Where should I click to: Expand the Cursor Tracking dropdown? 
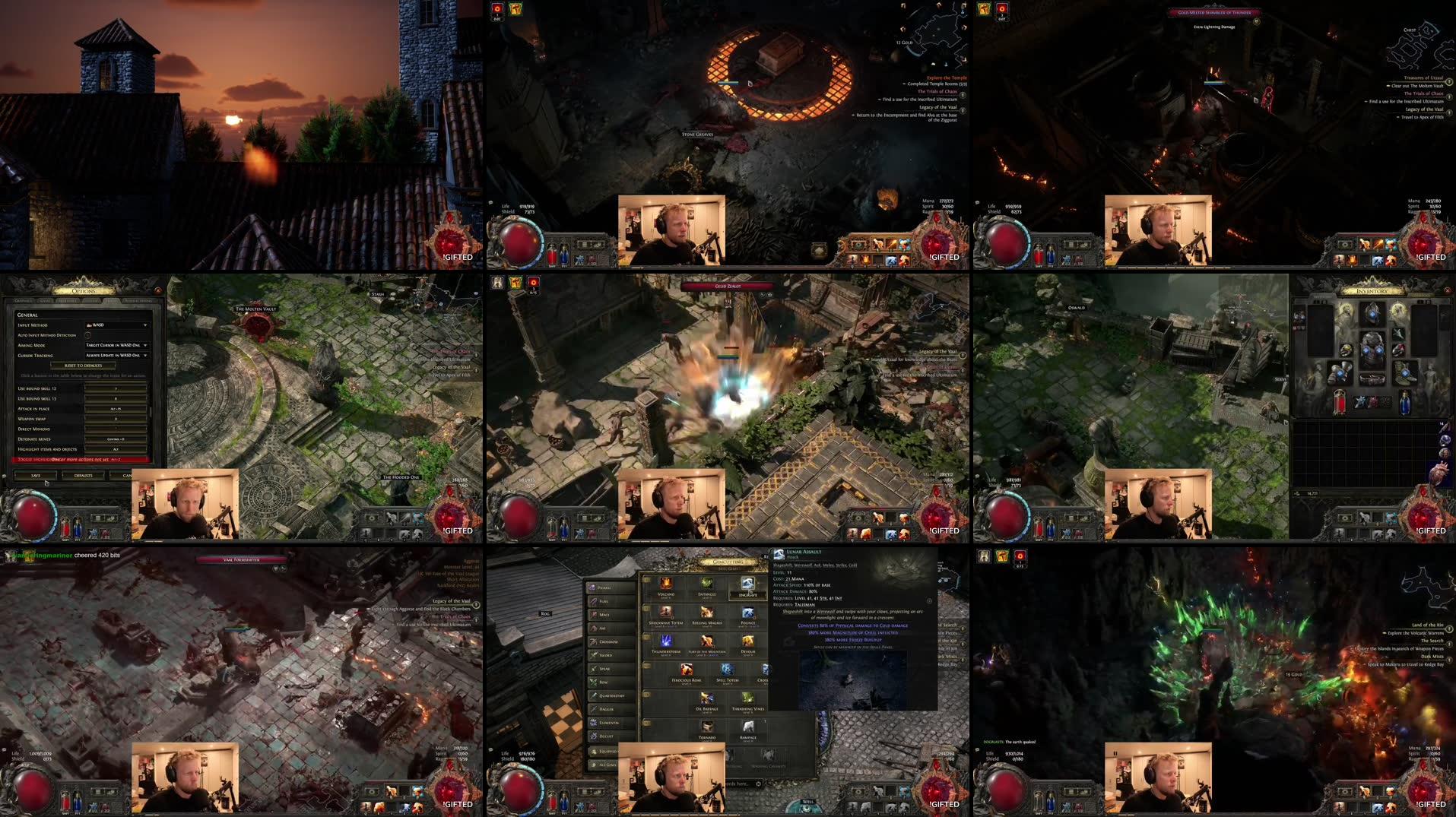point(118,356)
